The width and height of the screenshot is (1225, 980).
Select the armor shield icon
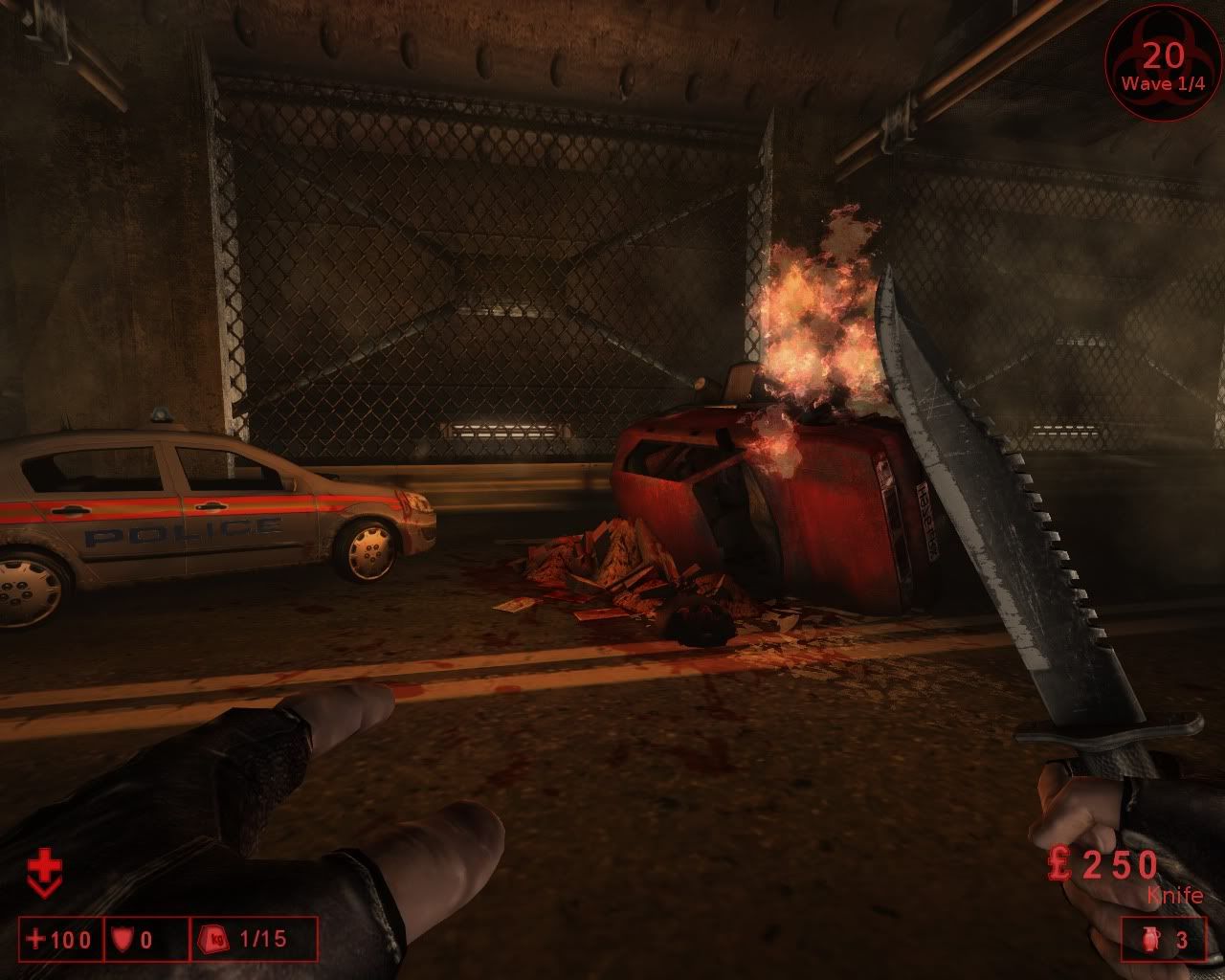122,940
